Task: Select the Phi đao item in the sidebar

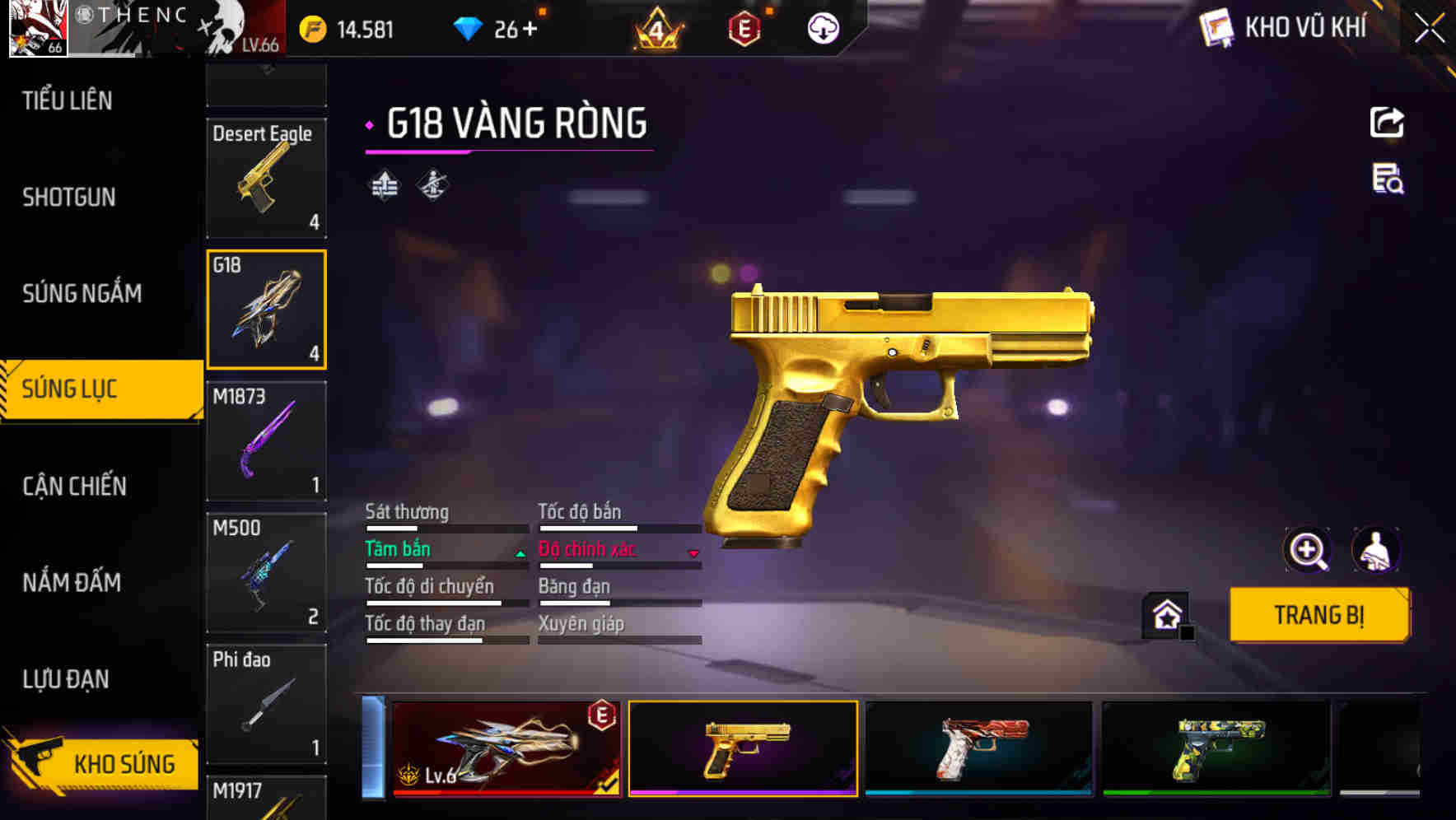Action: pyautogui.click(x=266, y=704)
